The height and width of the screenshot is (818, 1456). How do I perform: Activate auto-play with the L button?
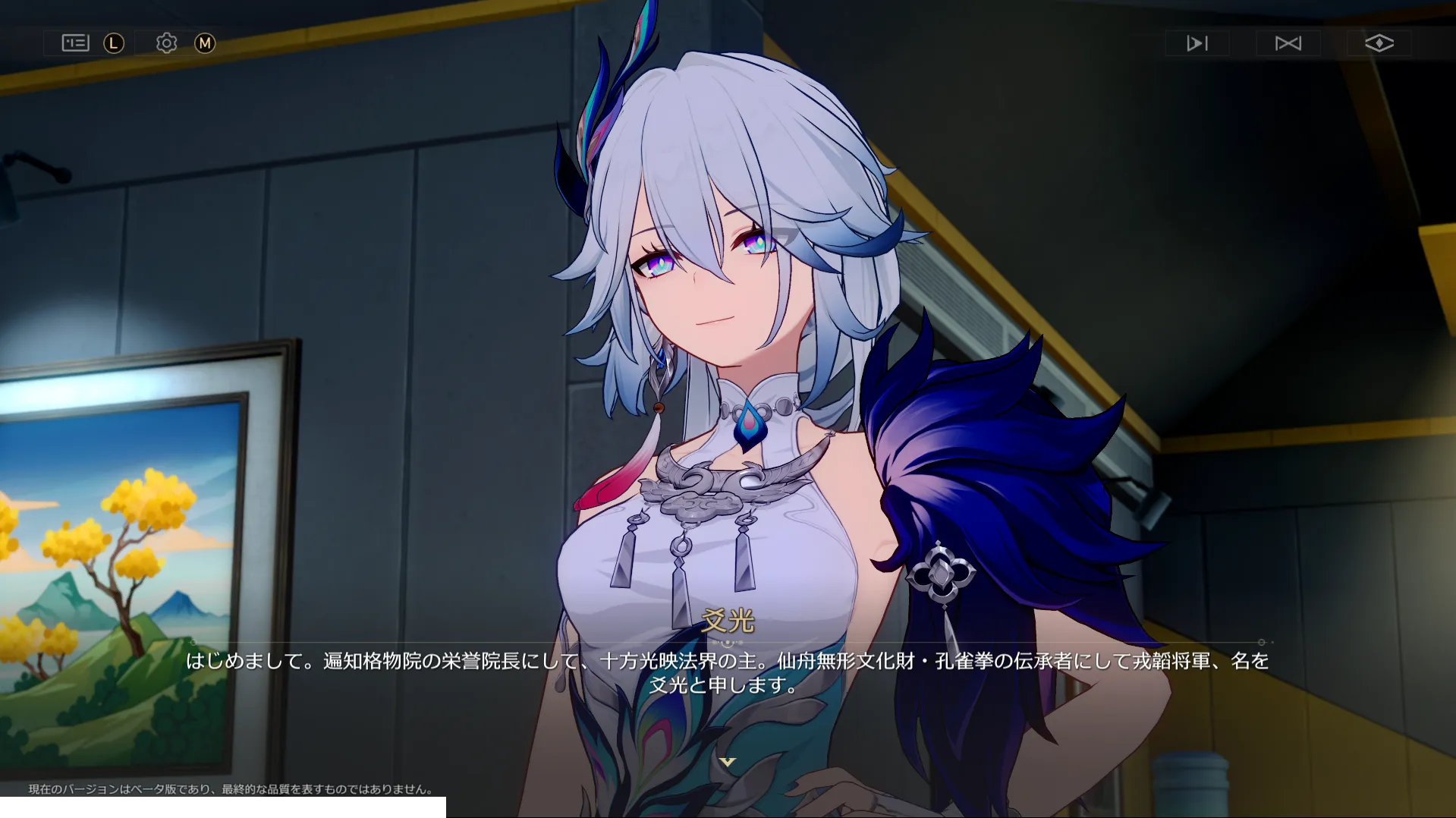[x=112, y=43]
